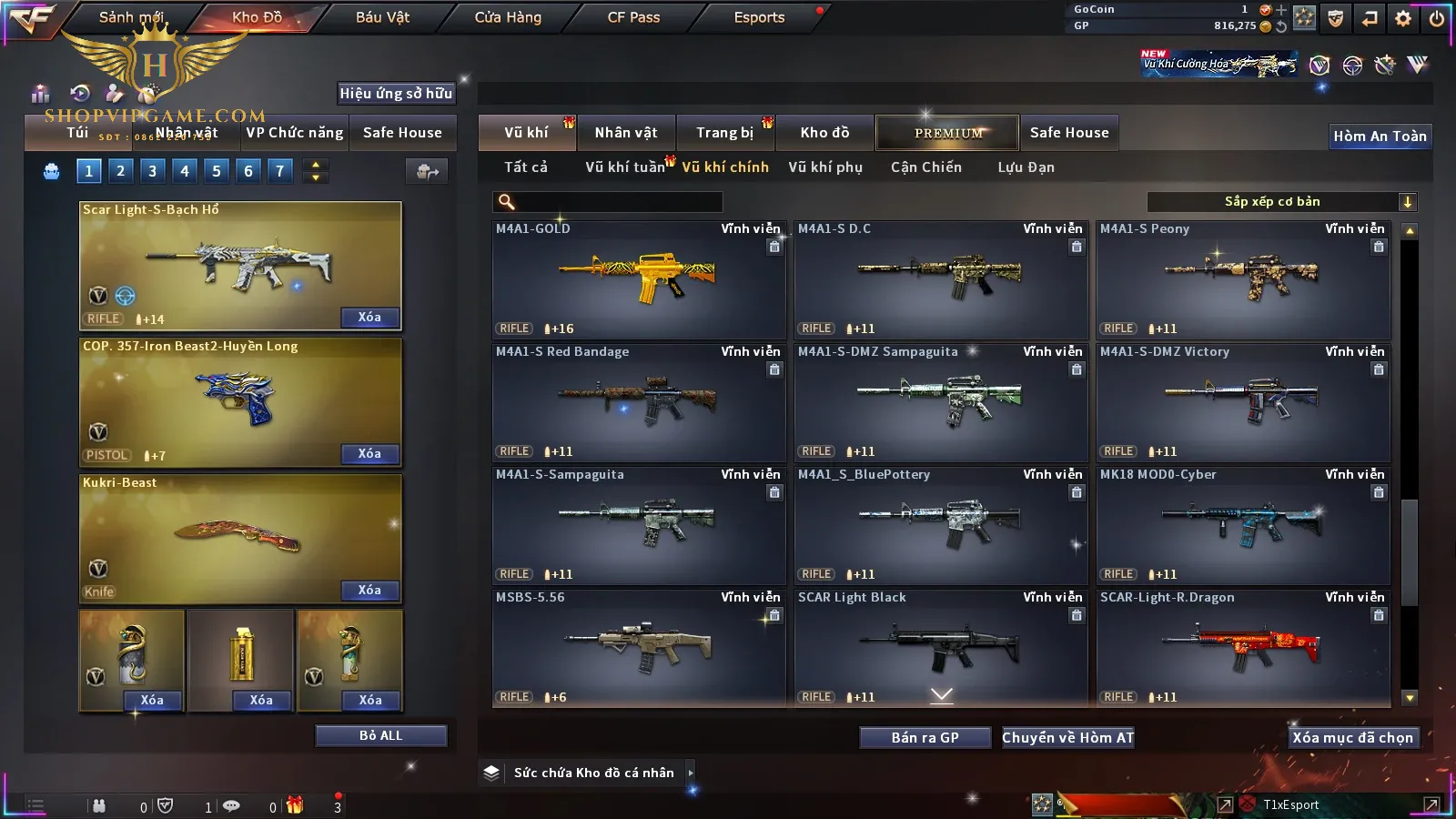Select the M4A1-GOLD rifle
1456x819 pixels.
(x=638, y=278)
